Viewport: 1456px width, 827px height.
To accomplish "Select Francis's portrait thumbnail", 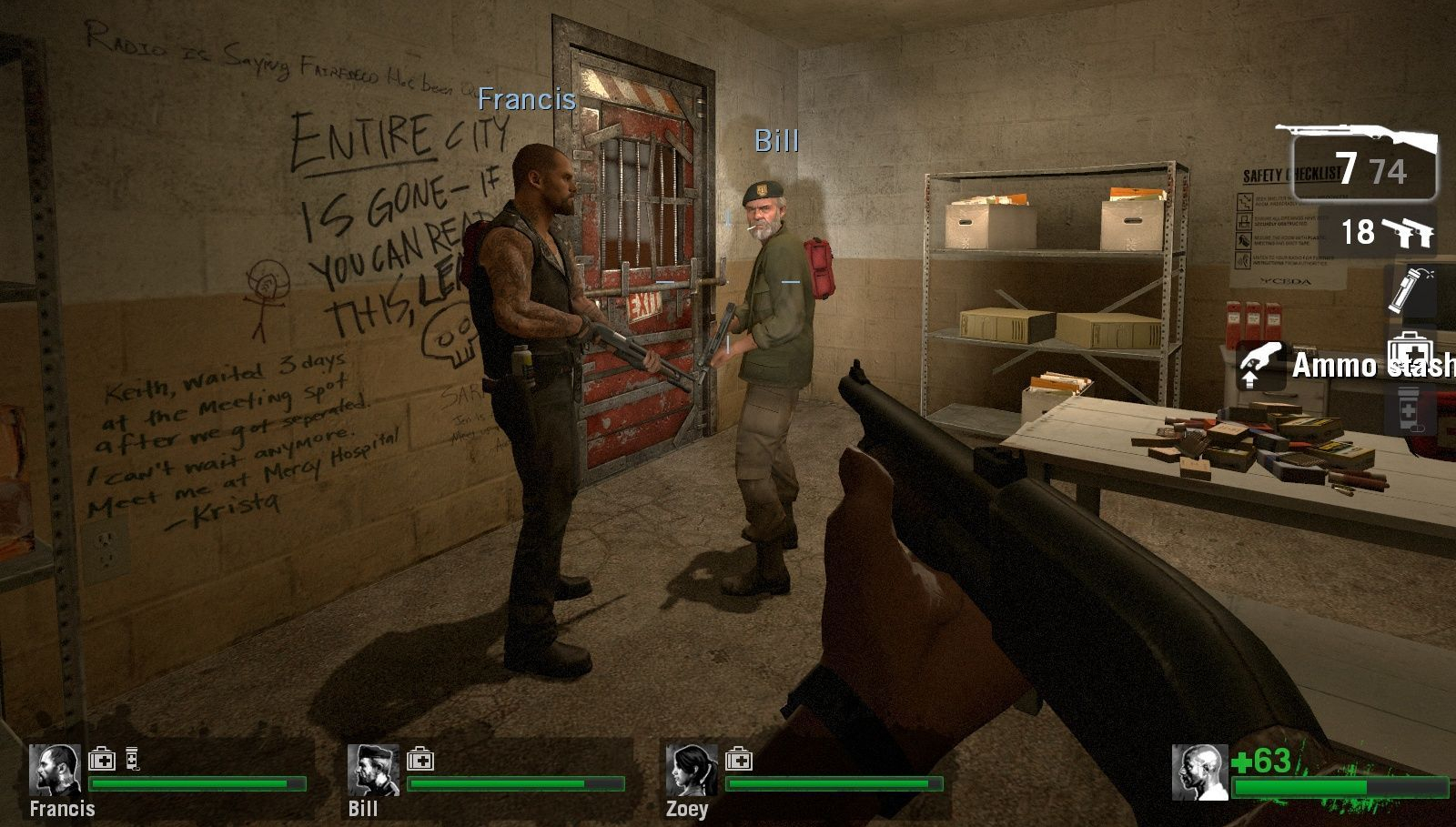I will point(56,771).
